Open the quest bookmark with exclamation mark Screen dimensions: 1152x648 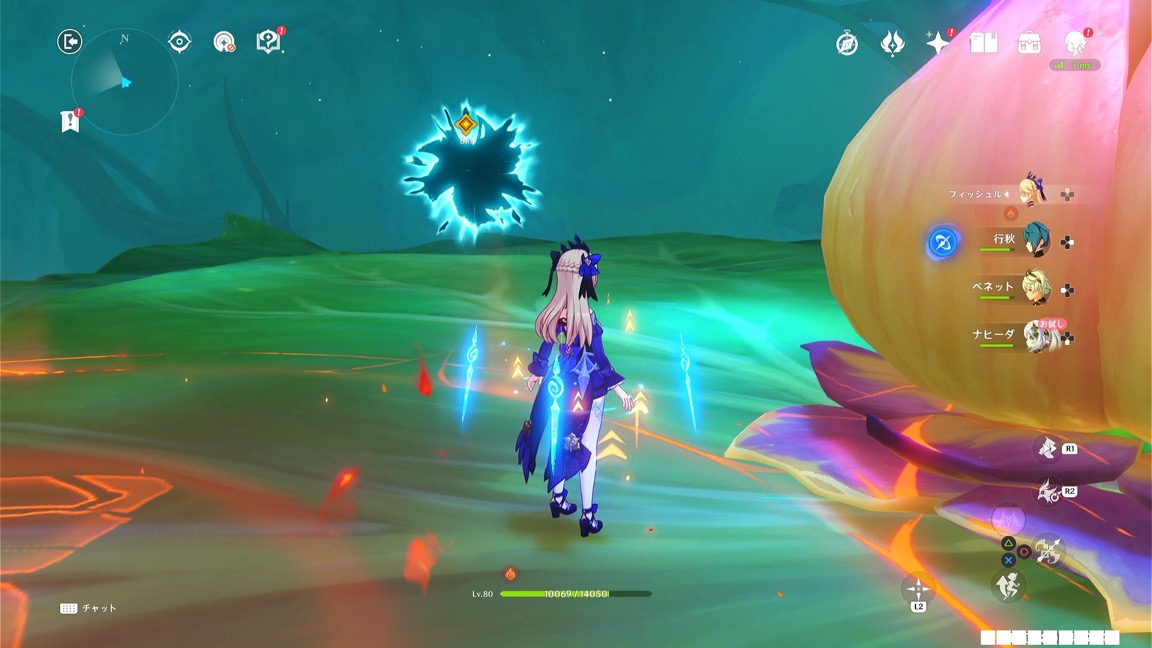pos(69,122)
